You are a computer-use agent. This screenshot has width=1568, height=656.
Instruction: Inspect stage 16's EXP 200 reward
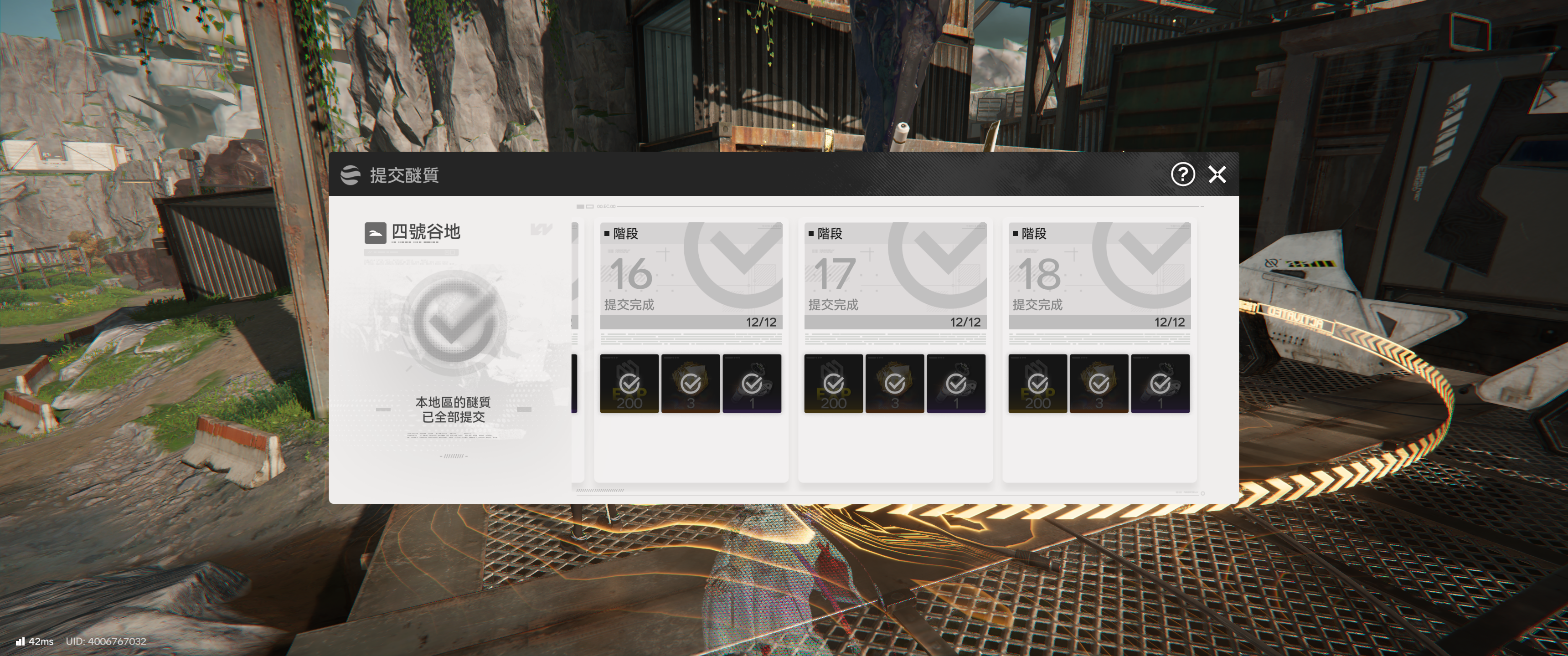tap(629, 384)
